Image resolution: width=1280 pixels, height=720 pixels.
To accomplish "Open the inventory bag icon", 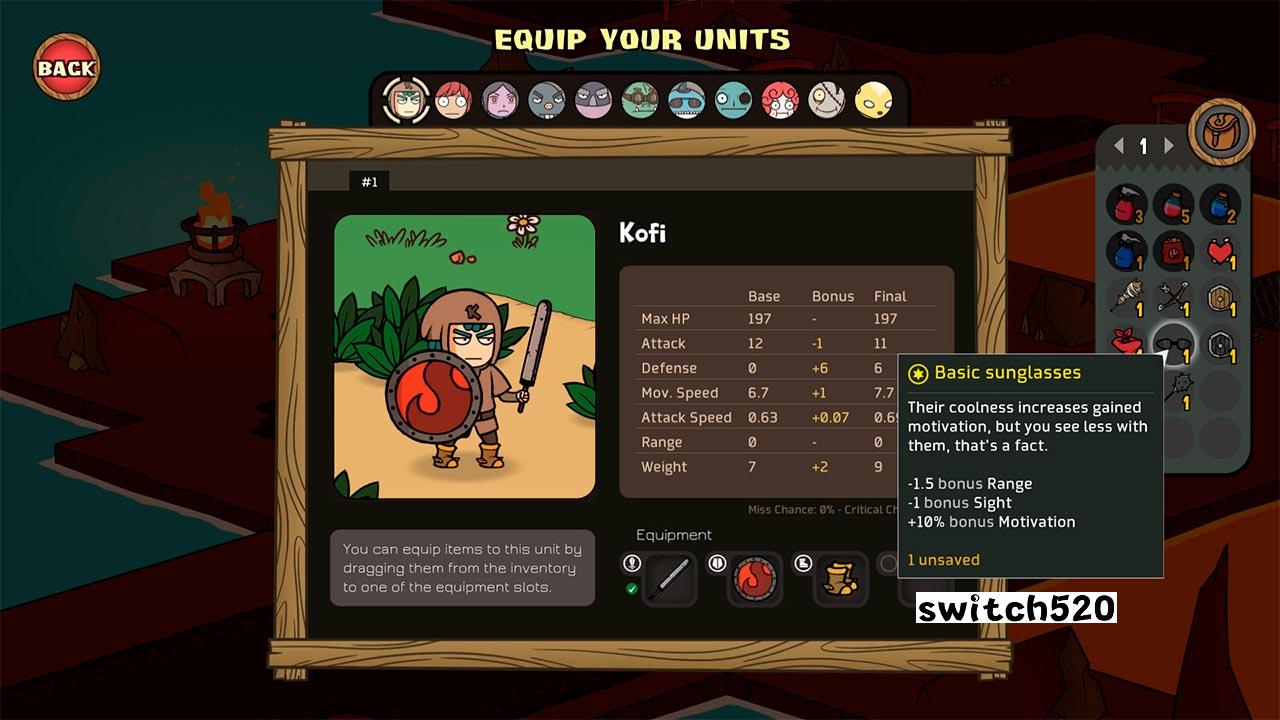I will [x=1221, y=132].
